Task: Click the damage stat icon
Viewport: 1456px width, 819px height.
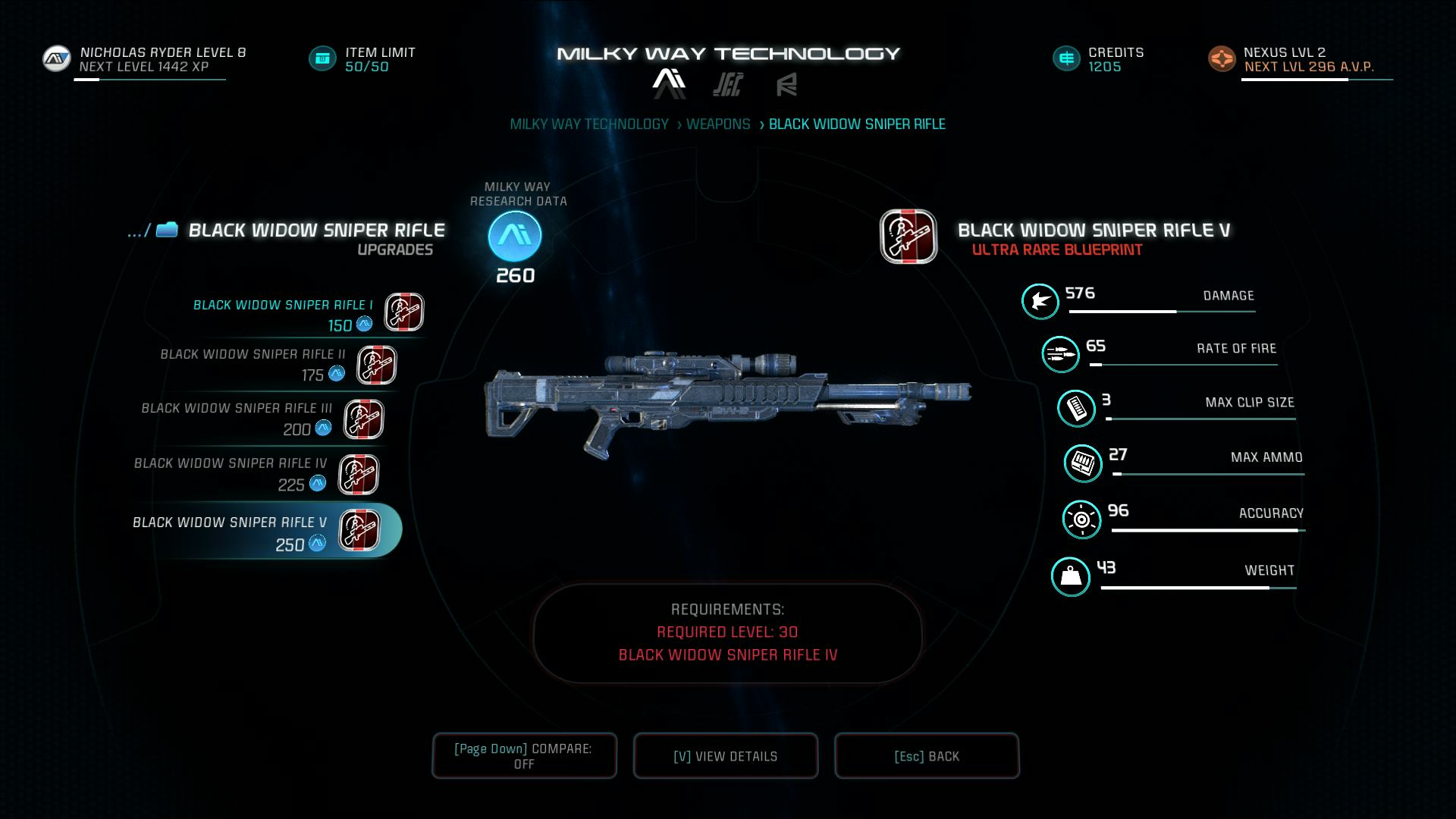Action: [x=1040, y=301]
